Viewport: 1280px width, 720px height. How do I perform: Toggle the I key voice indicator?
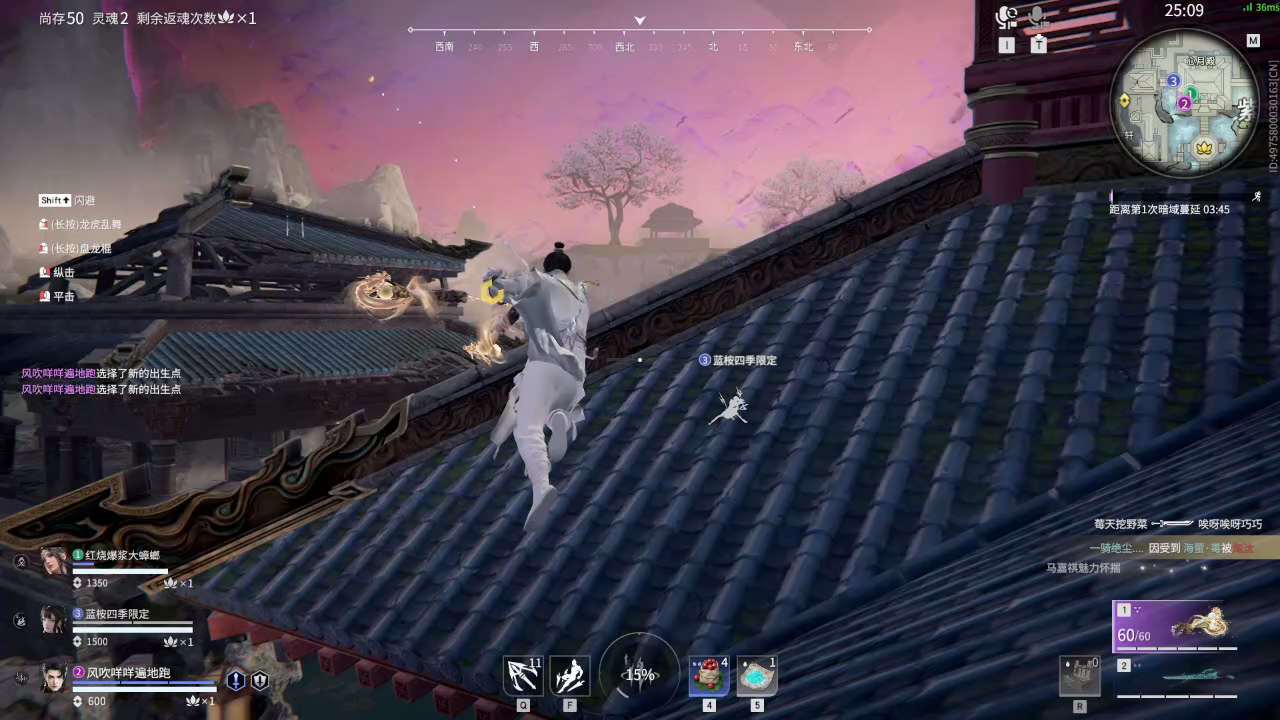click(1005, 44)
